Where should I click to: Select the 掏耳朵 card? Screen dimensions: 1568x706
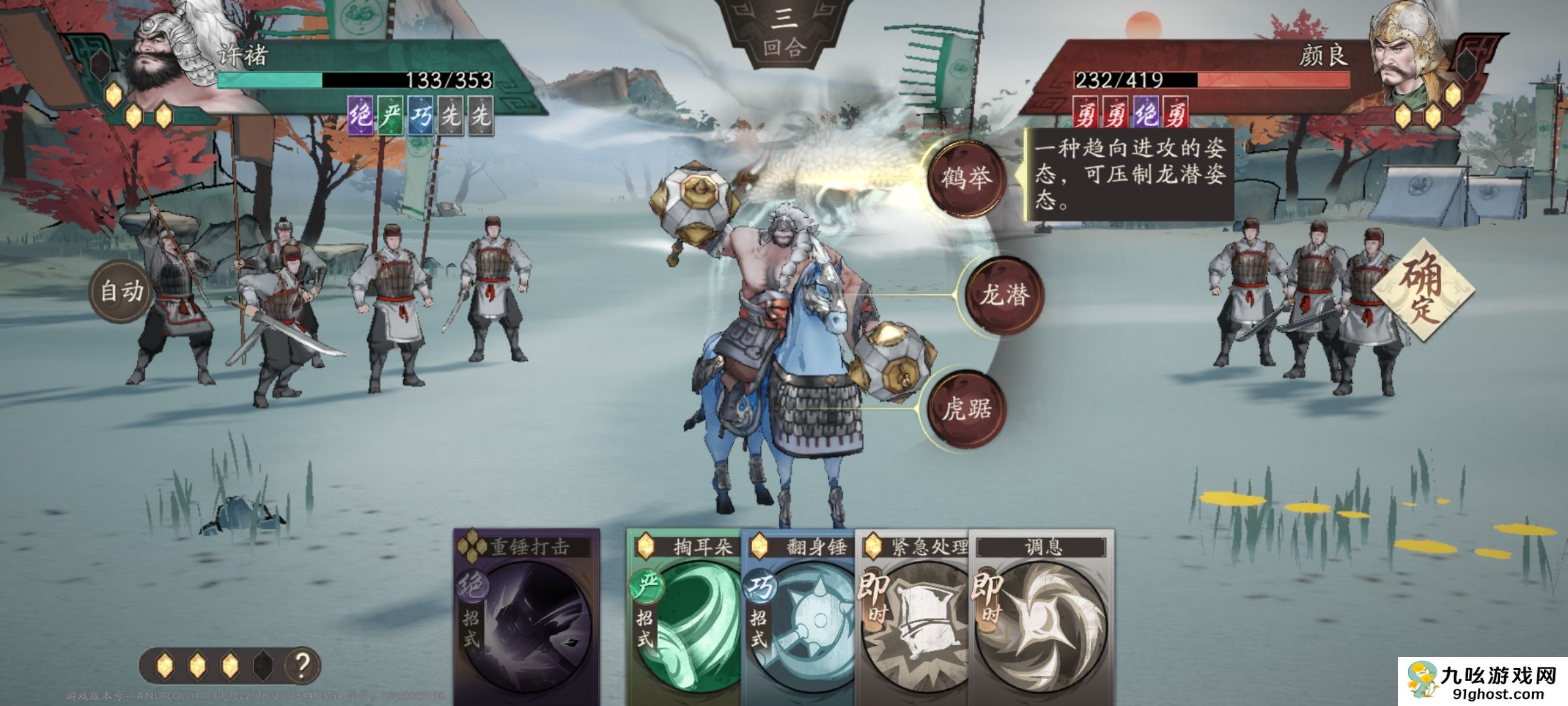point(683,614)
